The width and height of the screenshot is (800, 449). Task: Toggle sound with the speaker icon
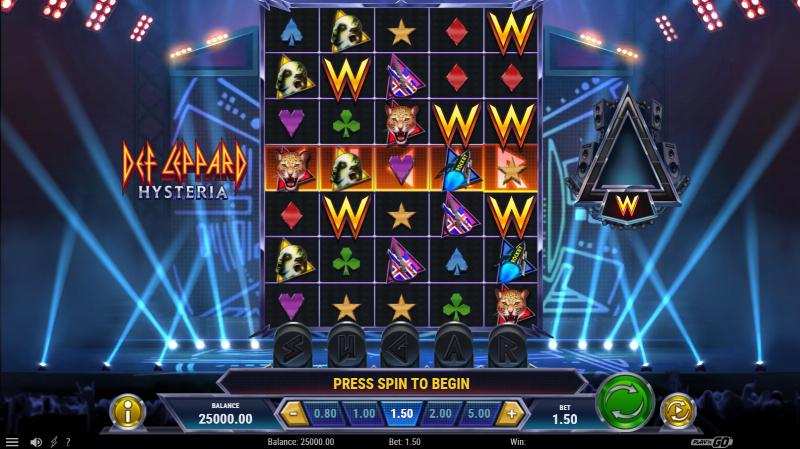[36, 442]
